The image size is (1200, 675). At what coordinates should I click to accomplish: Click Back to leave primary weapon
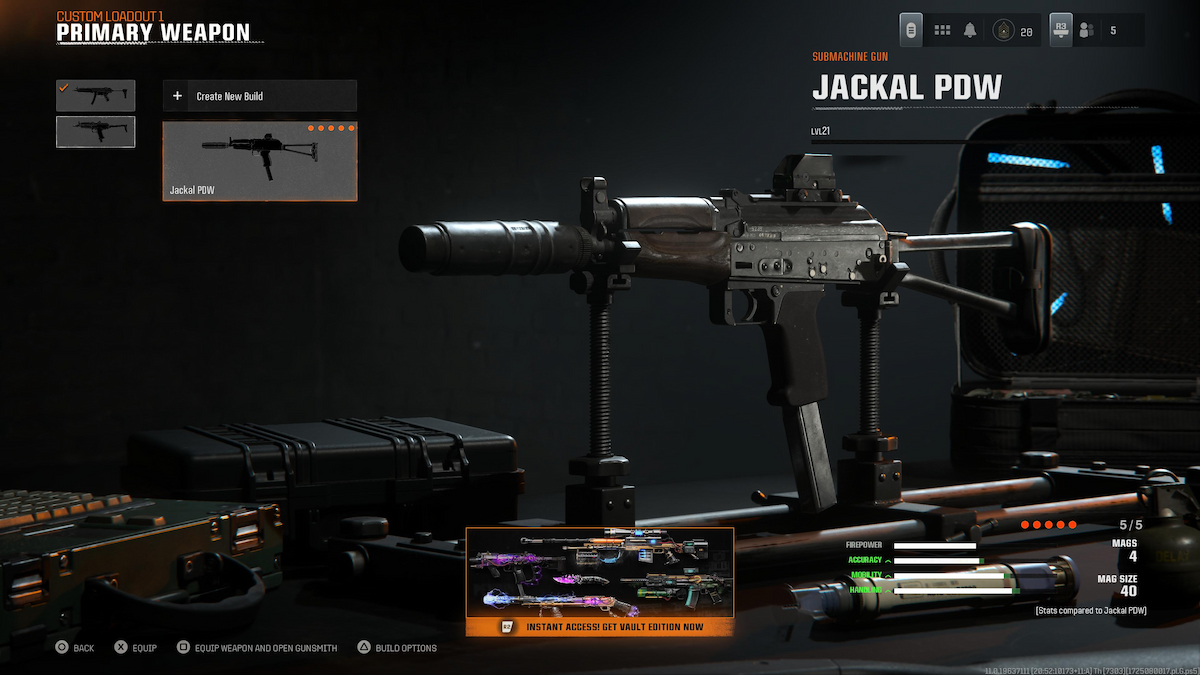click(x=75, y=648)
